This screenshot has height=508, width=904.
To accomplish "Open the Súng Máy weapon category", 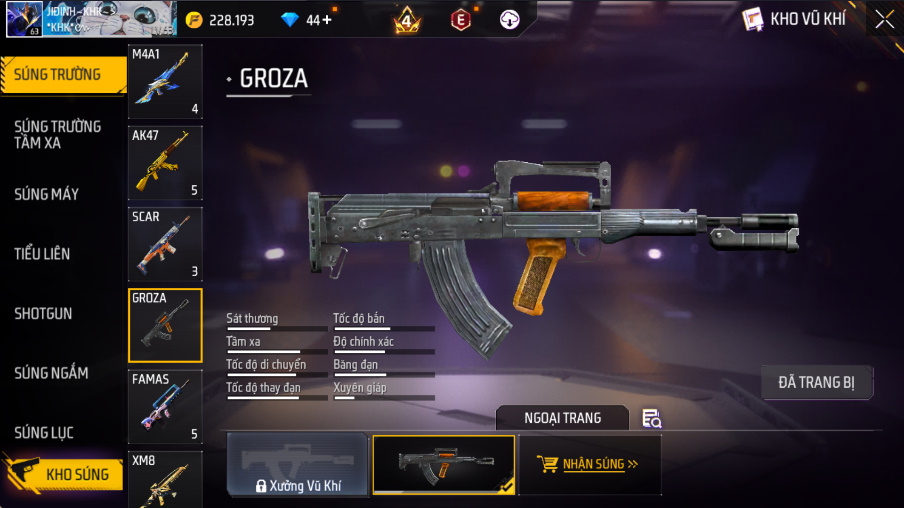I will [46, 194].
